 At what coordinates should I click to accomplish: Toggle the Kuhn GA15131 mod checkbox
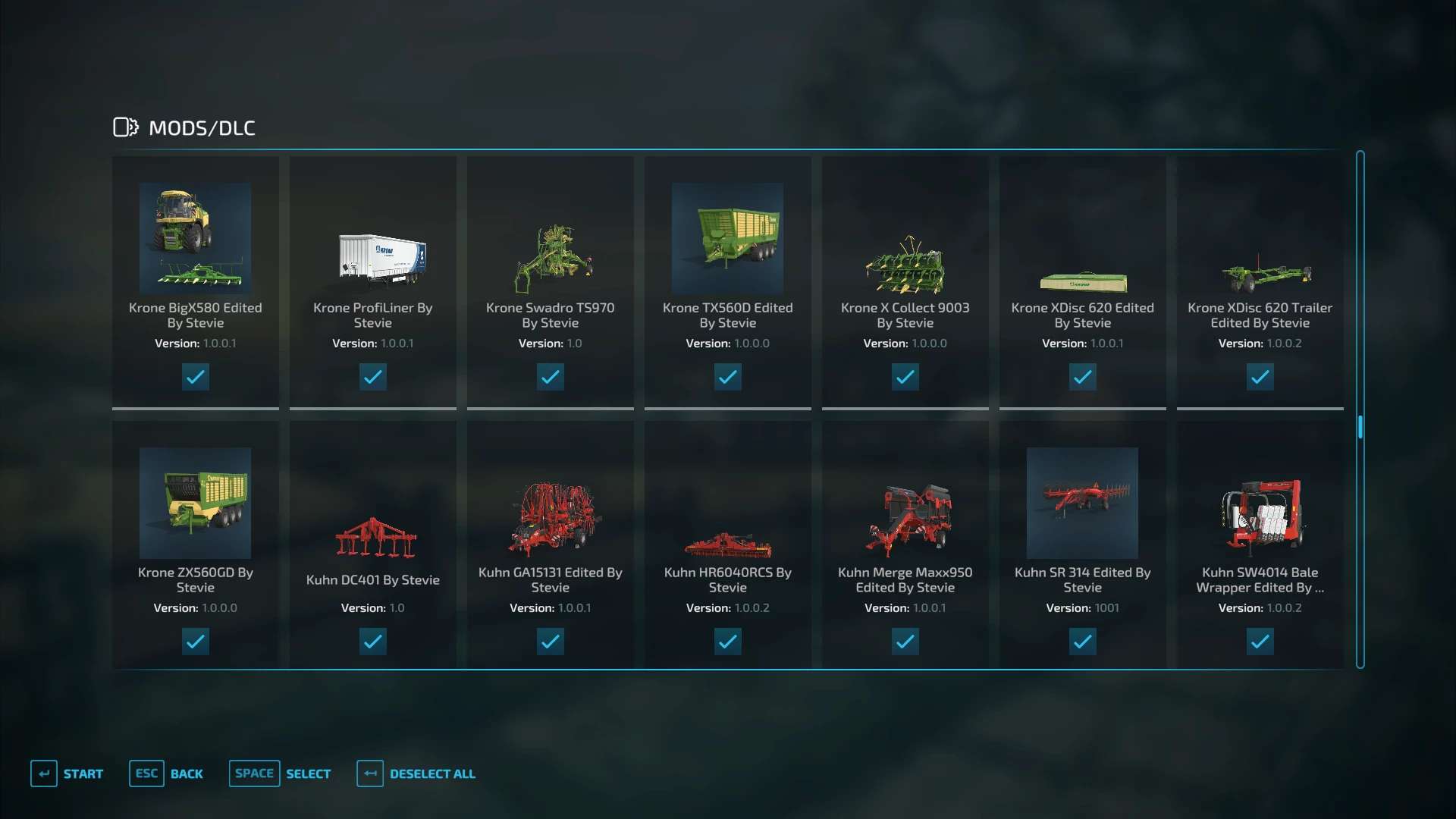pyautogui.click(x=551, y=642)
